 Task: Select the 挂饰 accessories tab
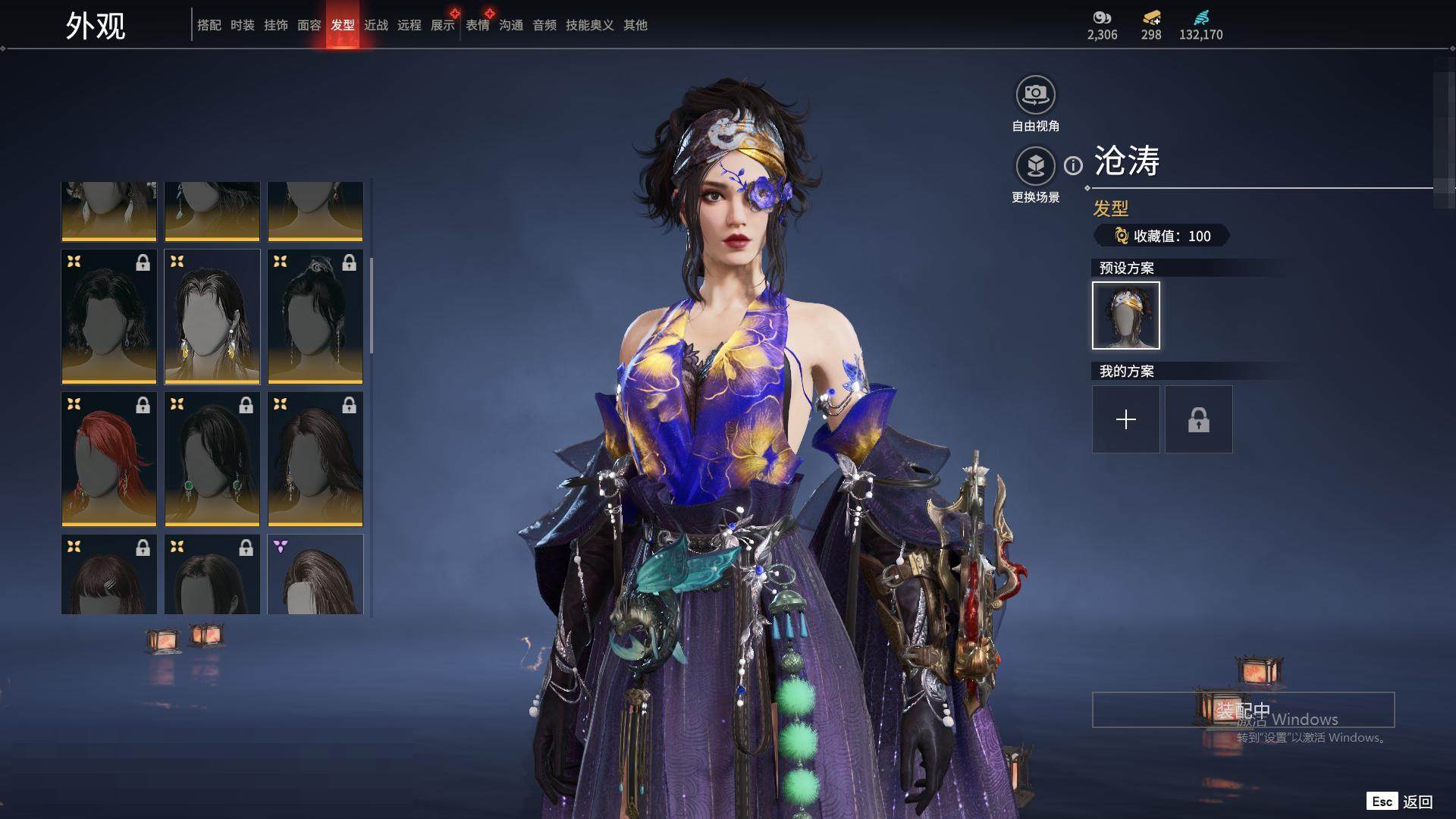click(x=275, y=25)
